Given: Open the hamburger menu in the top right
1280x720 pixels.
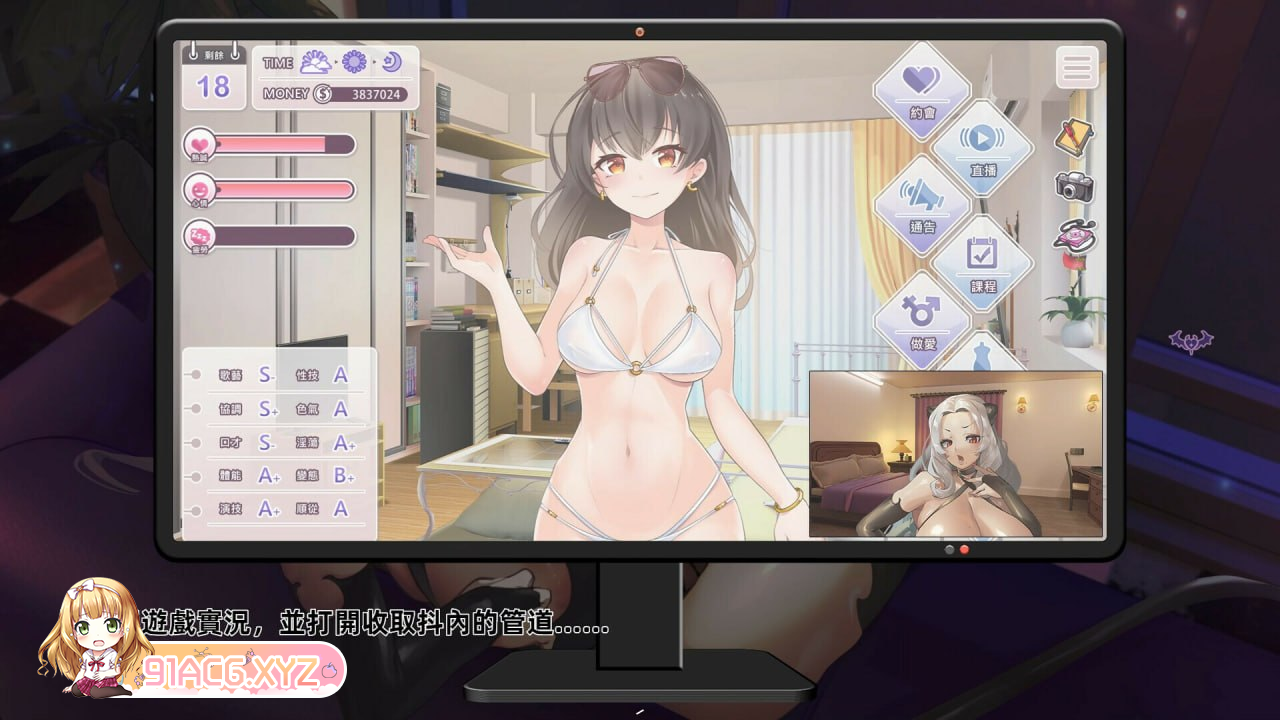Looking at the screenshot, I should 1077,67.
